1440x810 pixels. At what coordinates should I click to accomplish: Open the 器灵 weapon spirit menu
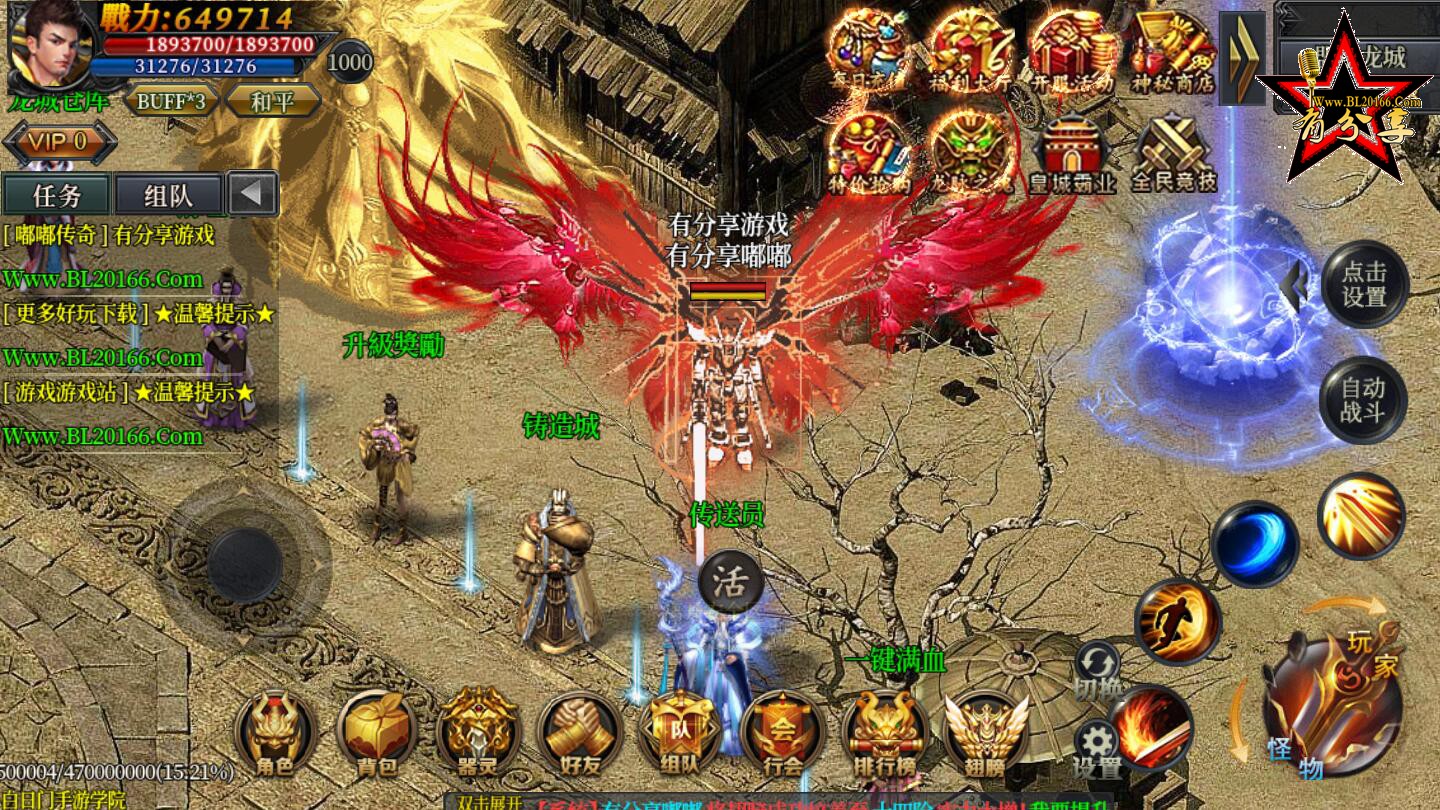point(478,735)
